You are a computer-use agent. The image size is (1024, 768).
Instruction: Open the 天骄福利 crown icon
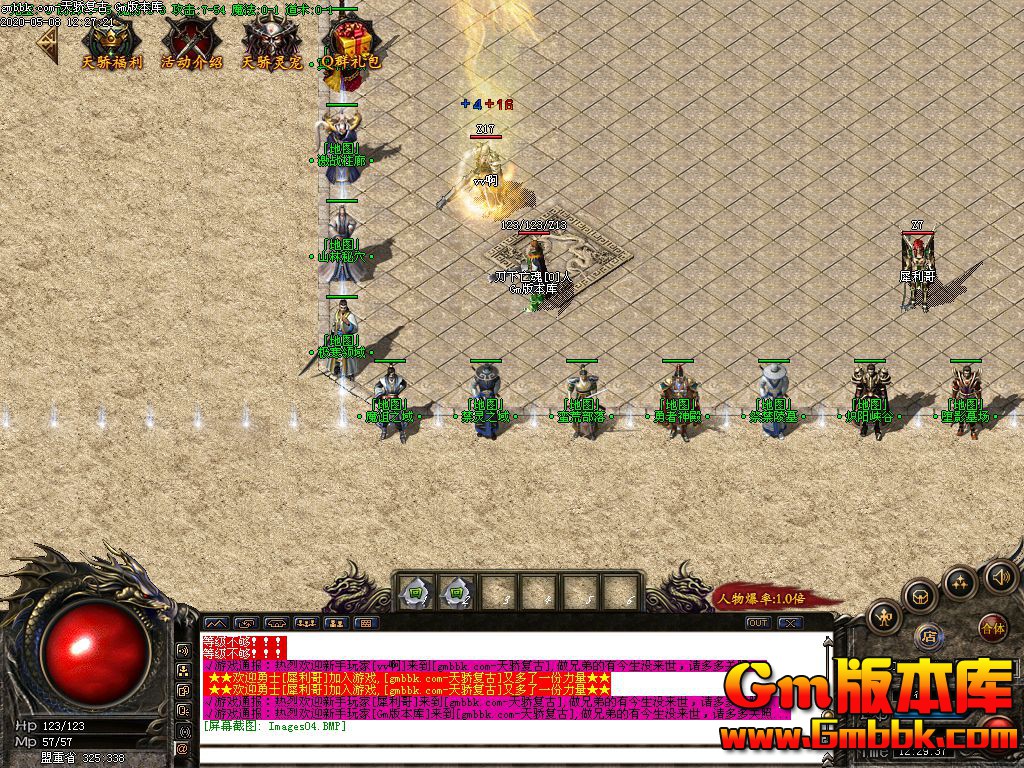[111, 41]
